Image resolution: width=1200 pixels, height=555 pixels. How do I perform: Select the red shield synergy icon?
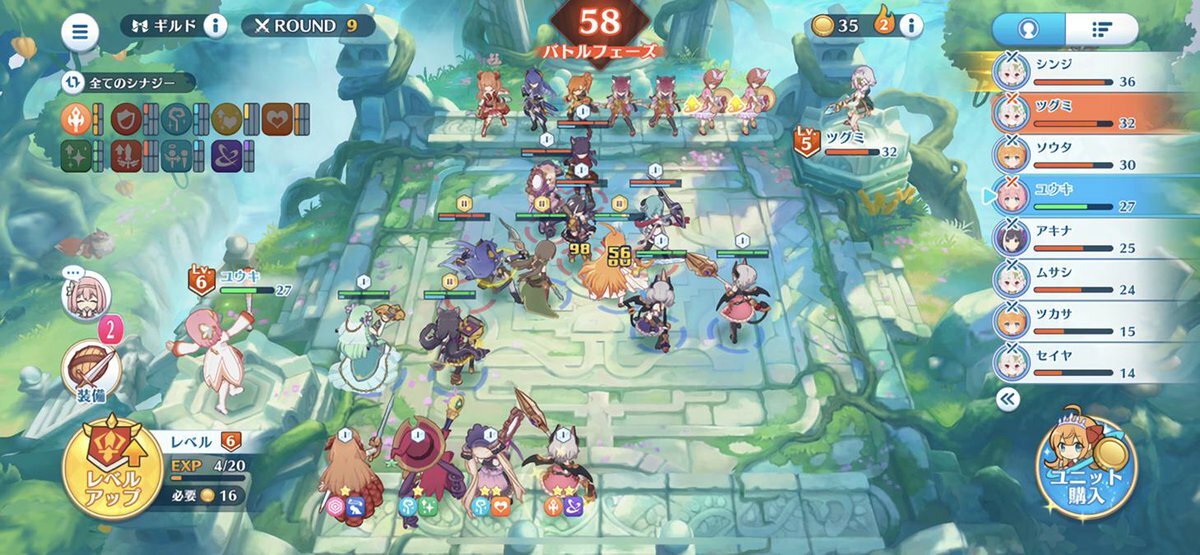click(126, 118)
